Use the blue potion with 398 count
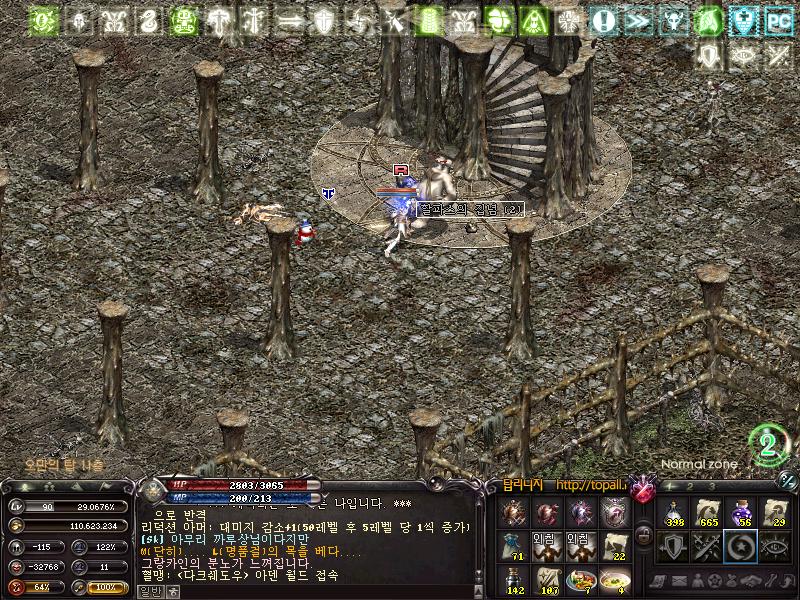This screenshot has width=800, height=600. point(675,514)
